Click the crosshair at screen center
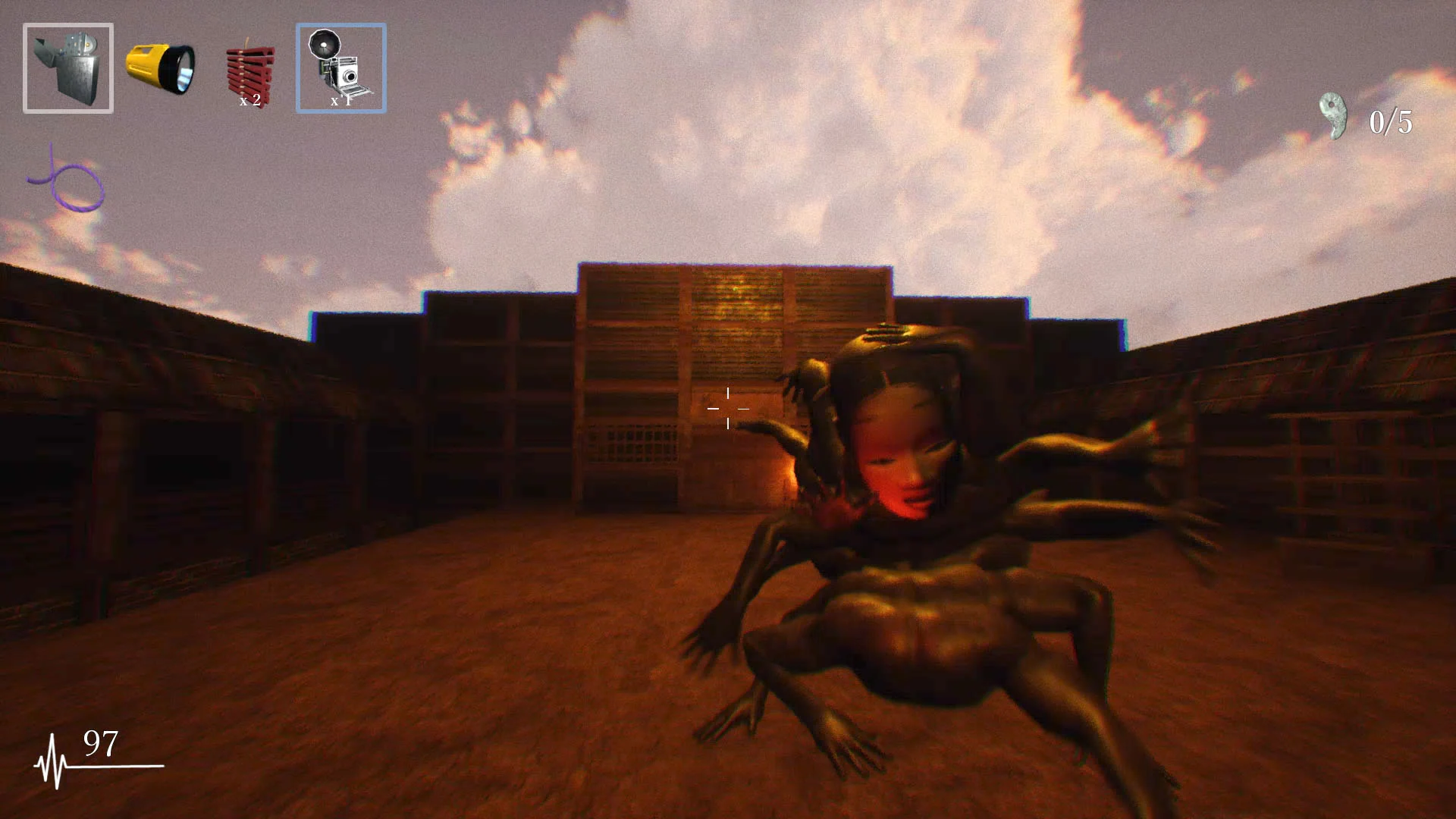1456x819 pixels. [728, 408]
